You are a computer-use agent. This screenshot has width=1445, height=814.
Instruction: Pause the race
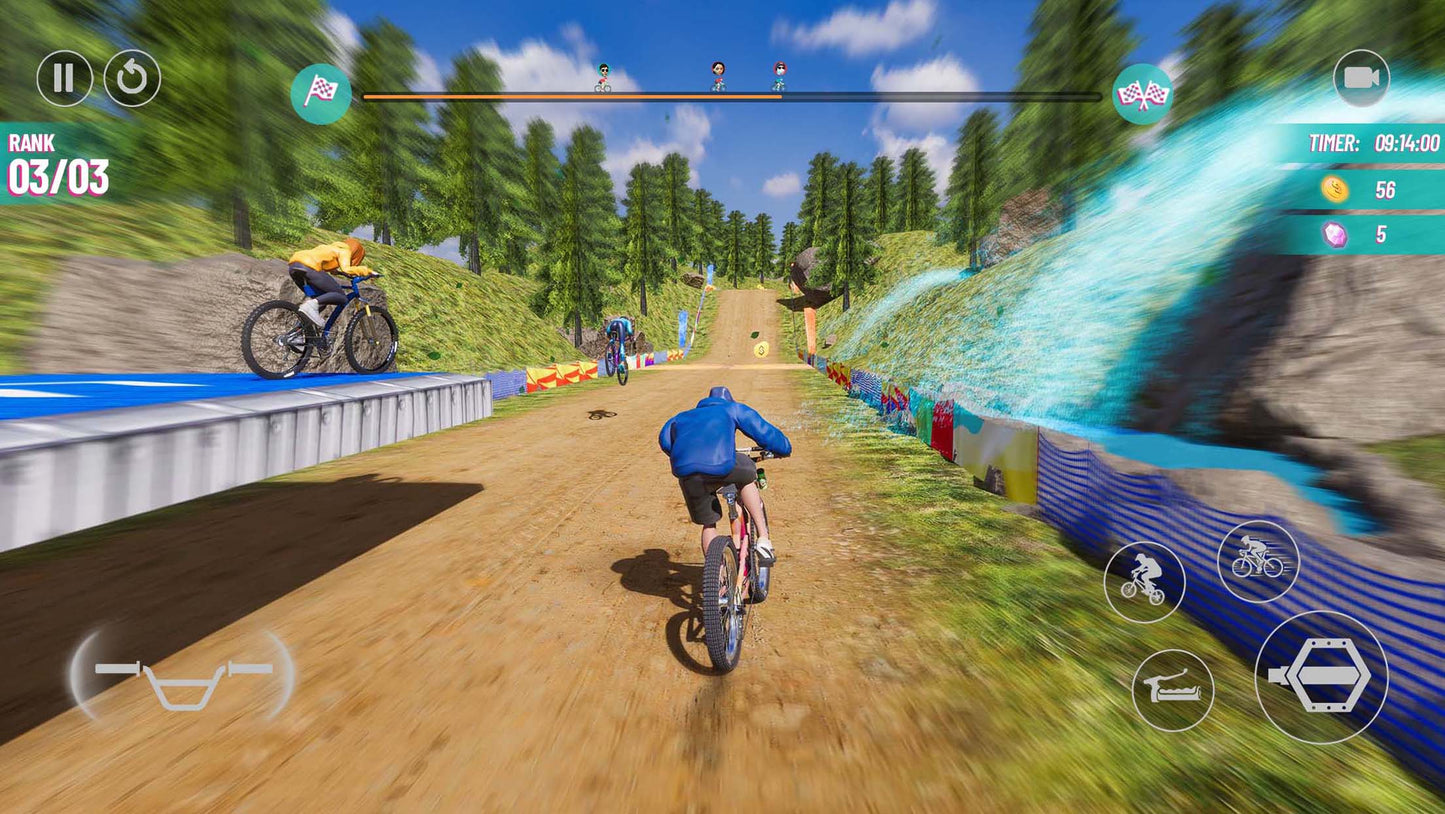point(65,79)
